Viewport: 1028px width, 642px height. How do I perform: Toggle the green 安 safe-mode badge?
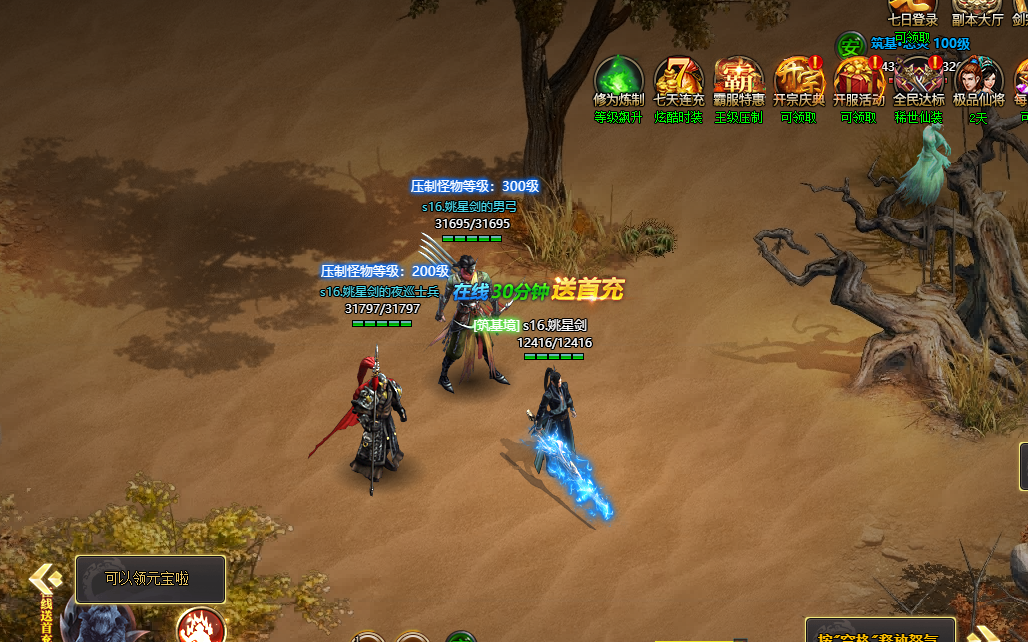851,45
